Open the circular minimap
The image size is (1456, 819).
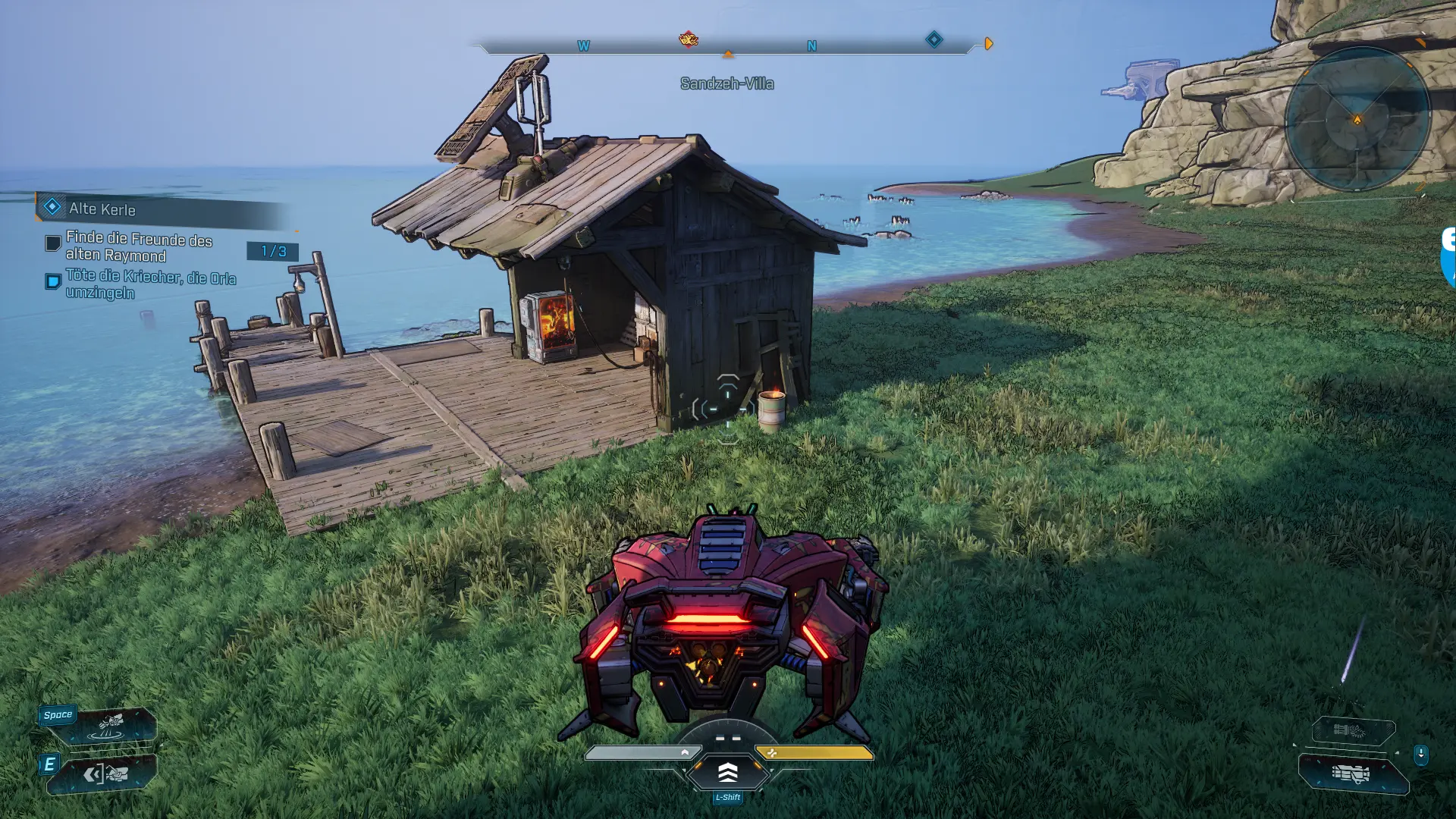pos(1357,119)
